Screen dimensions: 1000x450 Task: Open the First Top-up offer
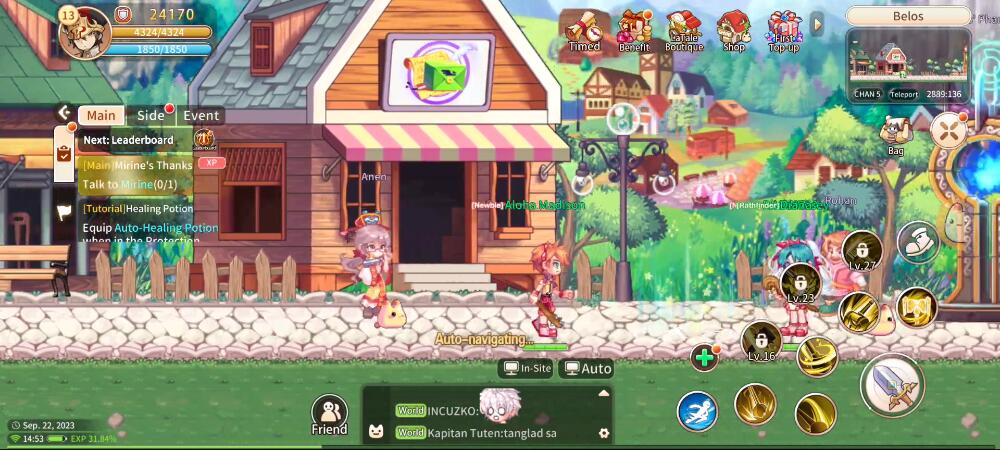(x=784, y=31)
